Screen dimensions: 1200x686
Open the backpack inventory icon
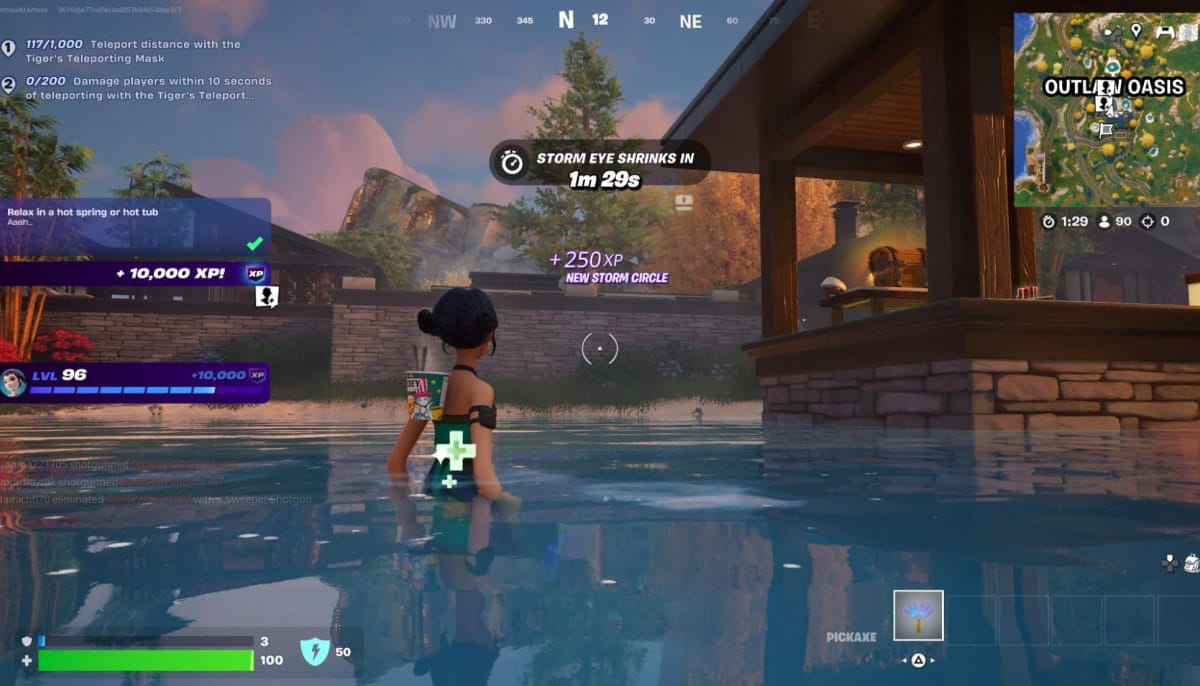pyautogui.click(x=1190, y=563)
